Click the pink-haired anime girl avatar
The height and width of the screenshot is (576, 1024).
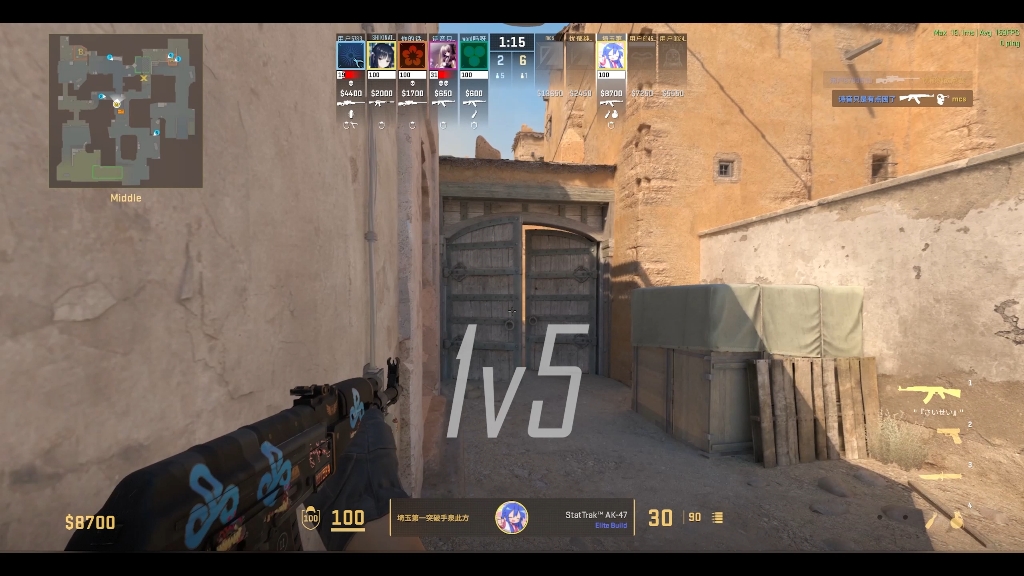(x=443, y=56)
